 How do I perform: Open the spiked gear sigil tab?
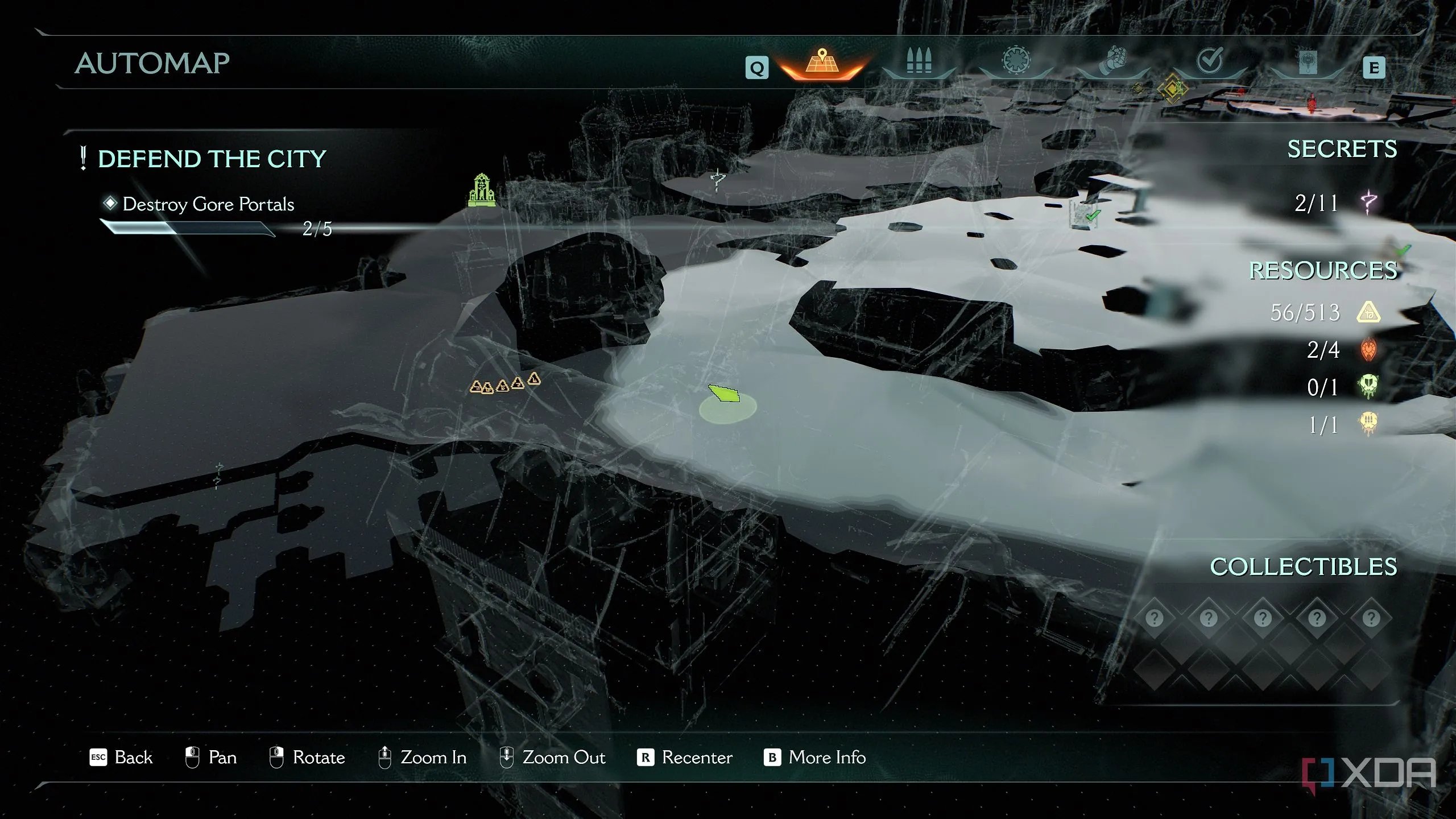coord(1016,61)
